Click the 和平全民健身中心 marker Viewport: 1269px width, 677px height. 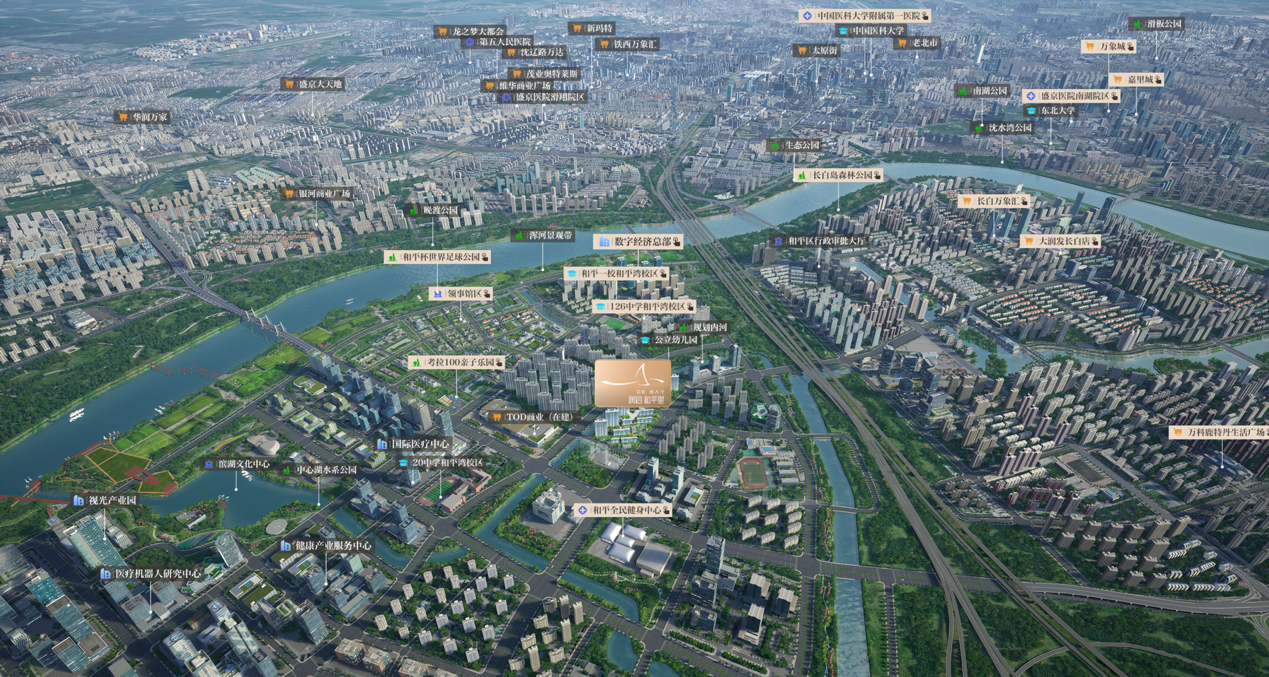coord(623,510)
